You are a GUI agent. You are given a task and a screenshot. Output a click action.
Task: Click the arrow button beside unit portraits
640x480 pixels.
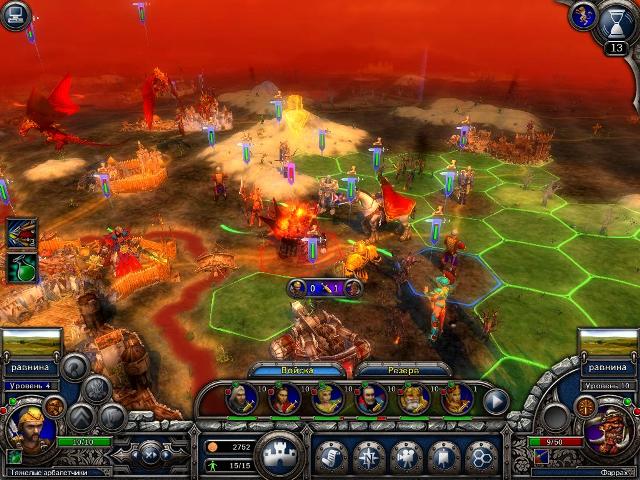pos(496,401)
